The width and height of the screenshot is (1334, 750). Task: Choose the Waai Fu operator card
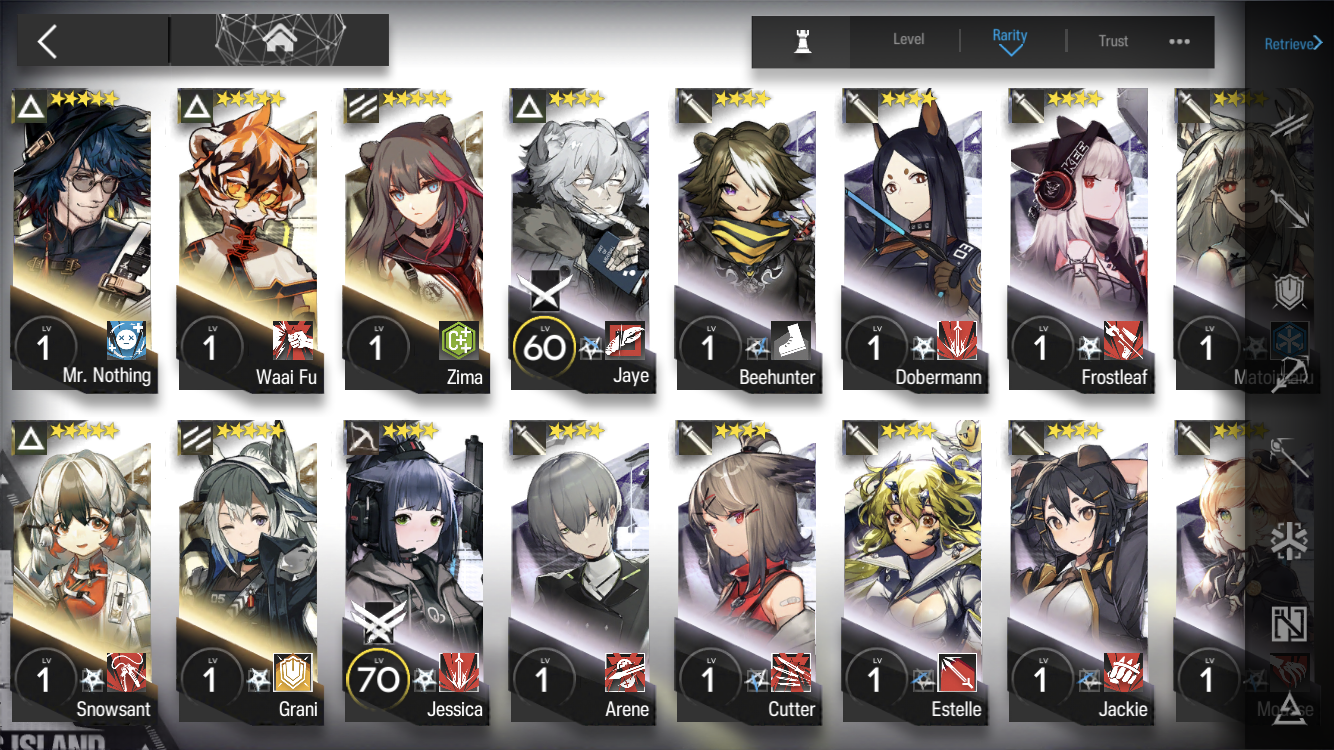tap(250, 240)
